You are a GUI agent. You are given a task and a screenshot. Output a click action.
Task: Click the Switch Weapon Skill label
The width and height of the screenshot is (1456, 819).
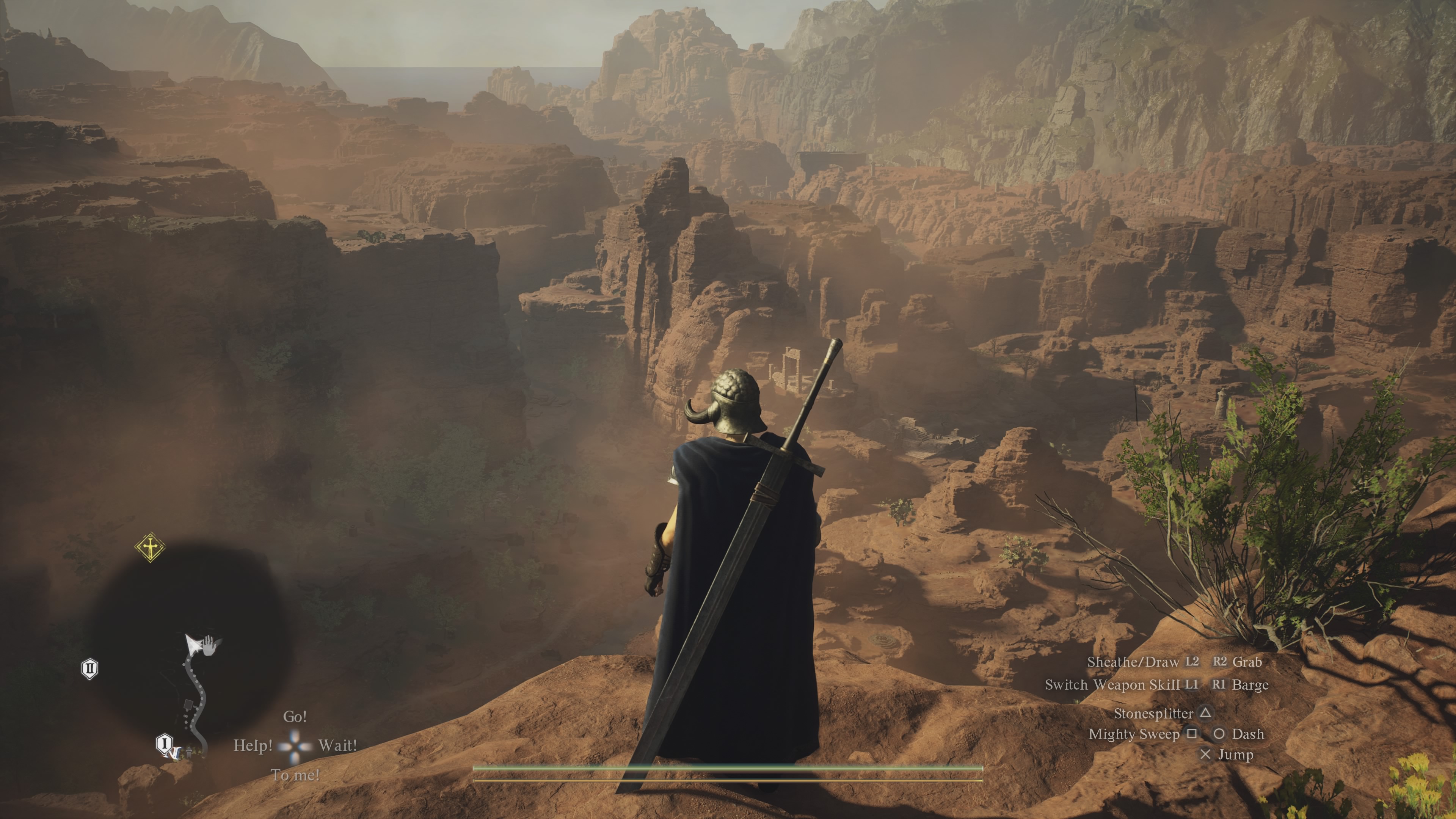pos(1112,685)
